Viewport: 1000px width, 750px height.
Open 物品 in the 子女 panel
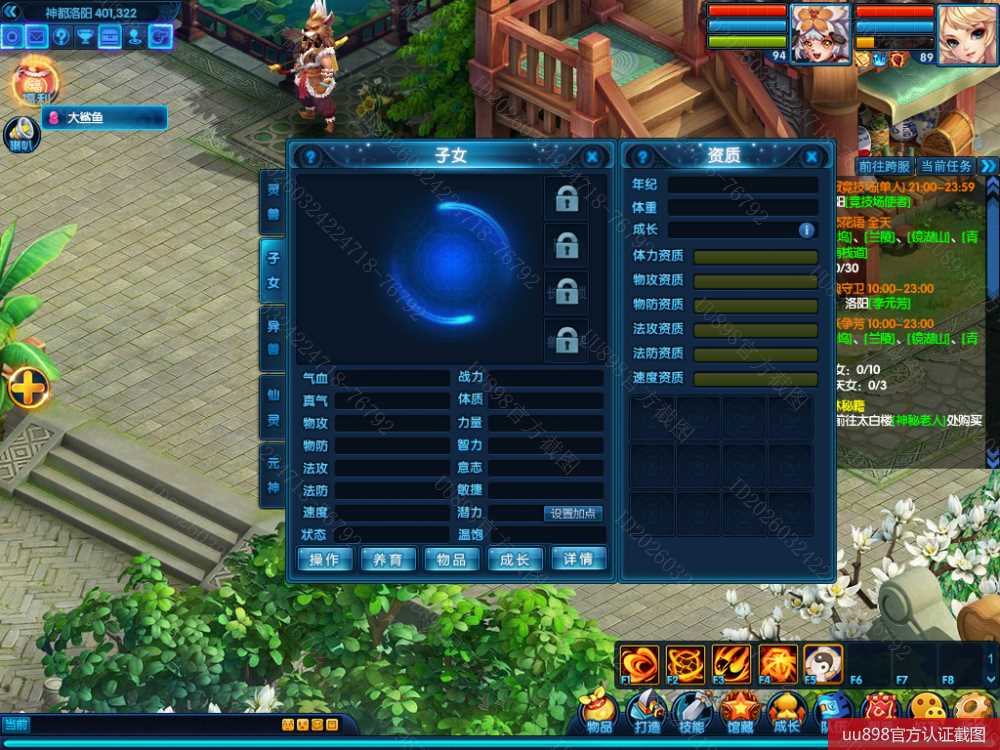click(x=452, y=559)
